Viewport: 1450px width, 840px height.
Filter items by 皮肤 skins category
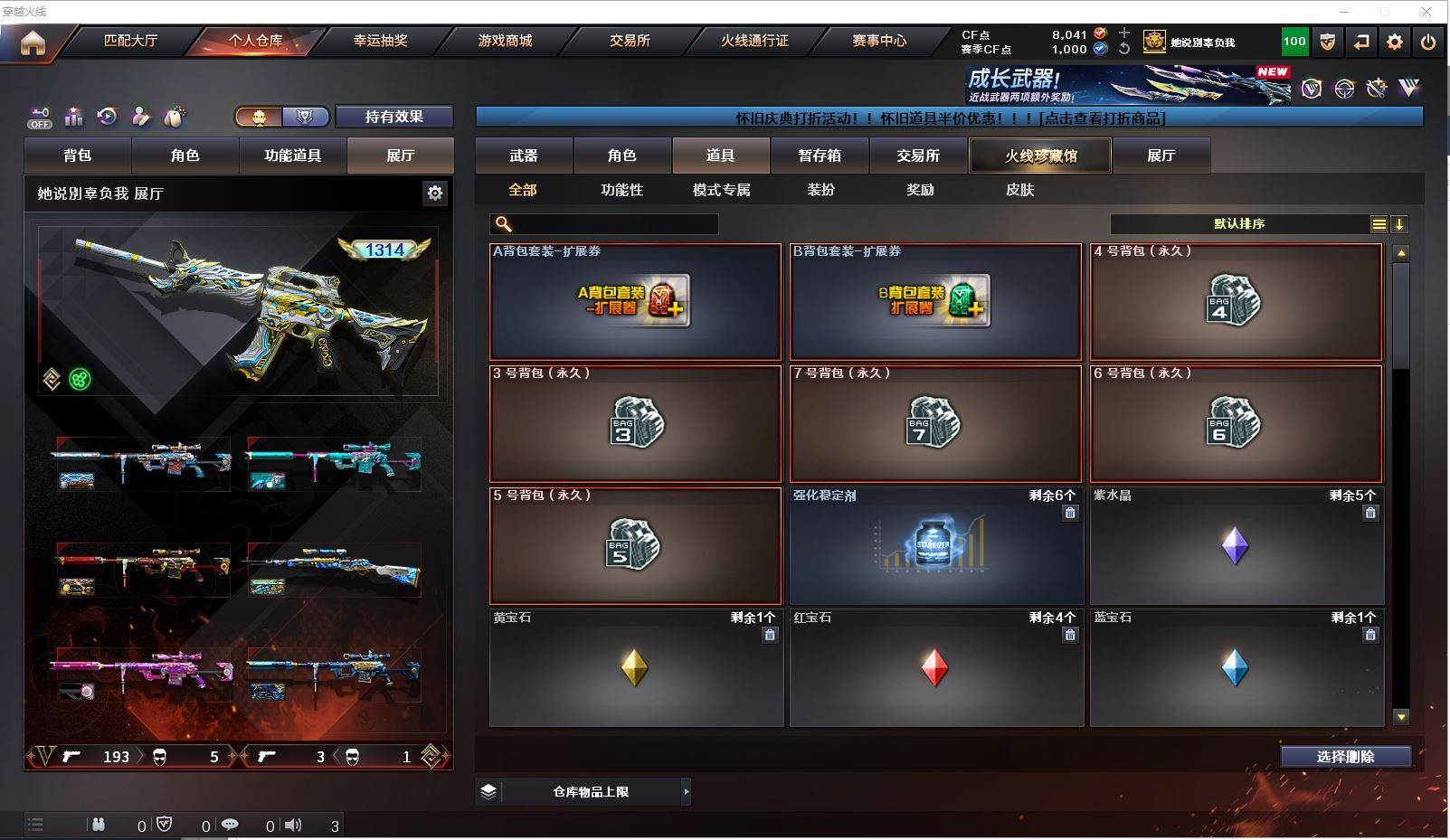[x=1019, y=190]
